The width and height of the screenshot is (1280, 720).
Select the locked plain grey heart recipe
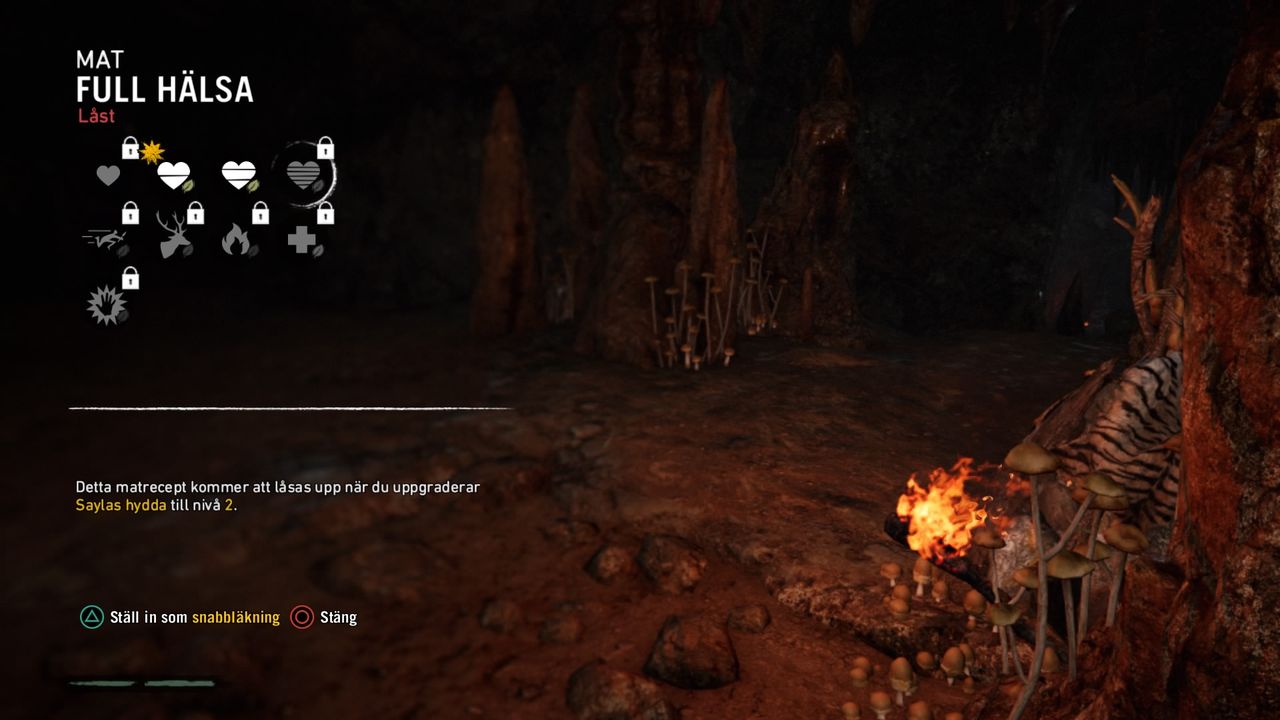(108, 175)
